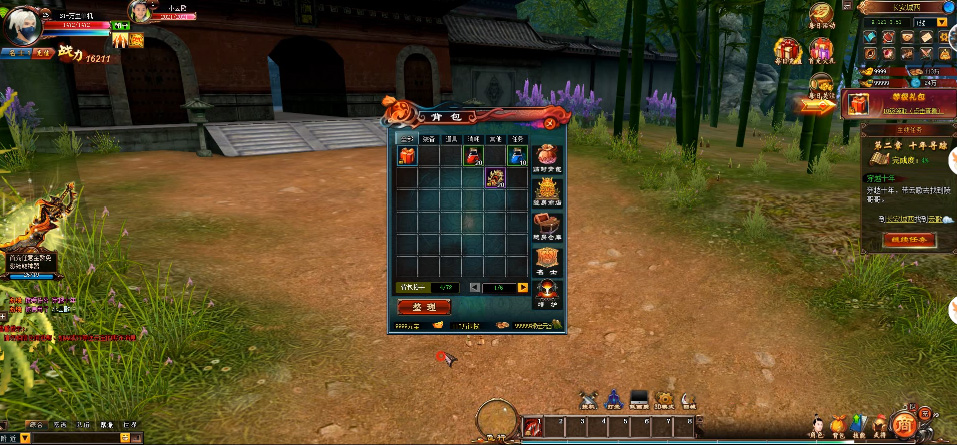This screenshot has height=445, width=957.
Task: Go to the next bag page
Action: point(522,288)
